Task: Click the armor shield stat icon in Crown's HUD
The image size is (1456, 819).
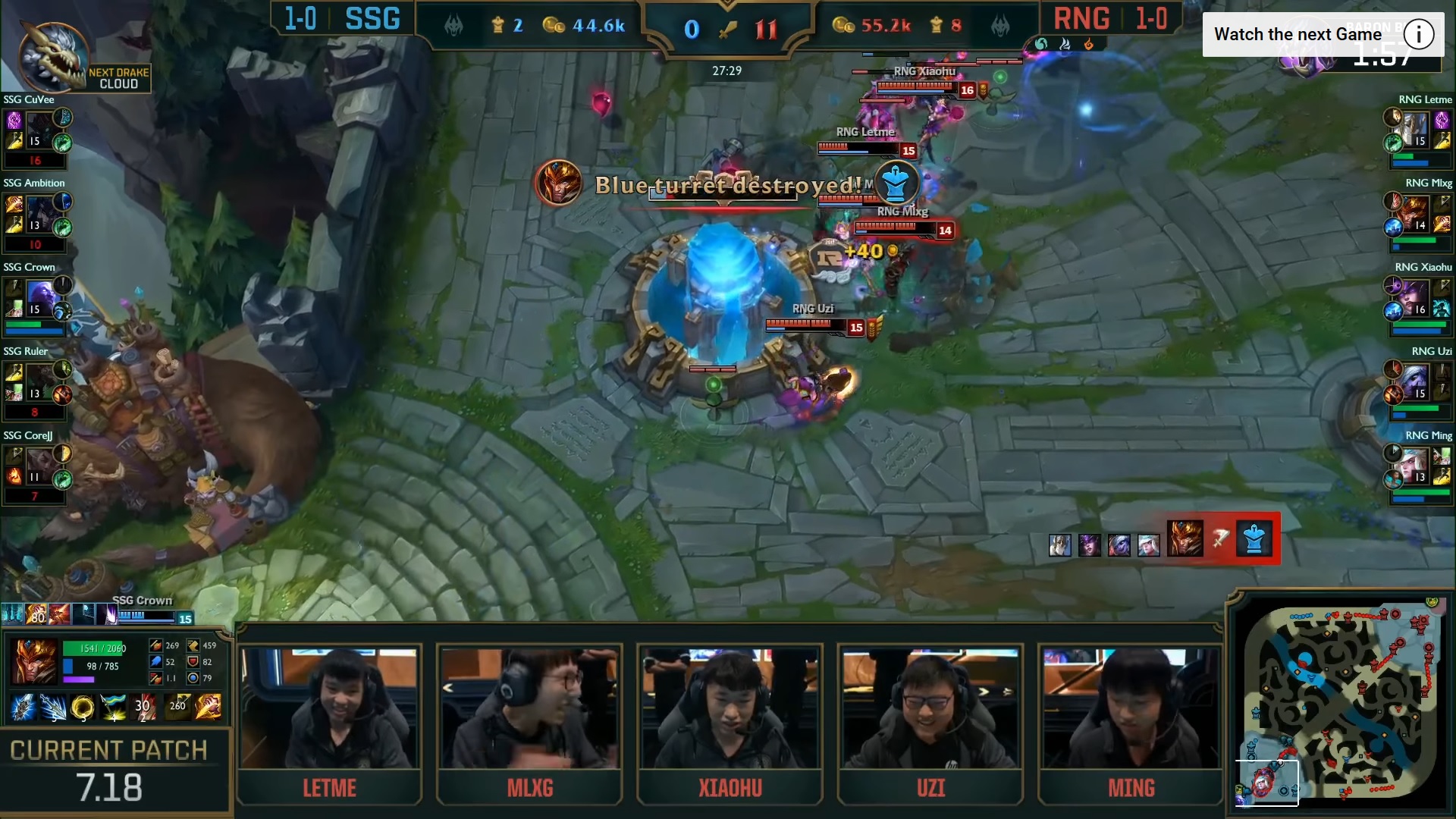Action: click(193, 663)
